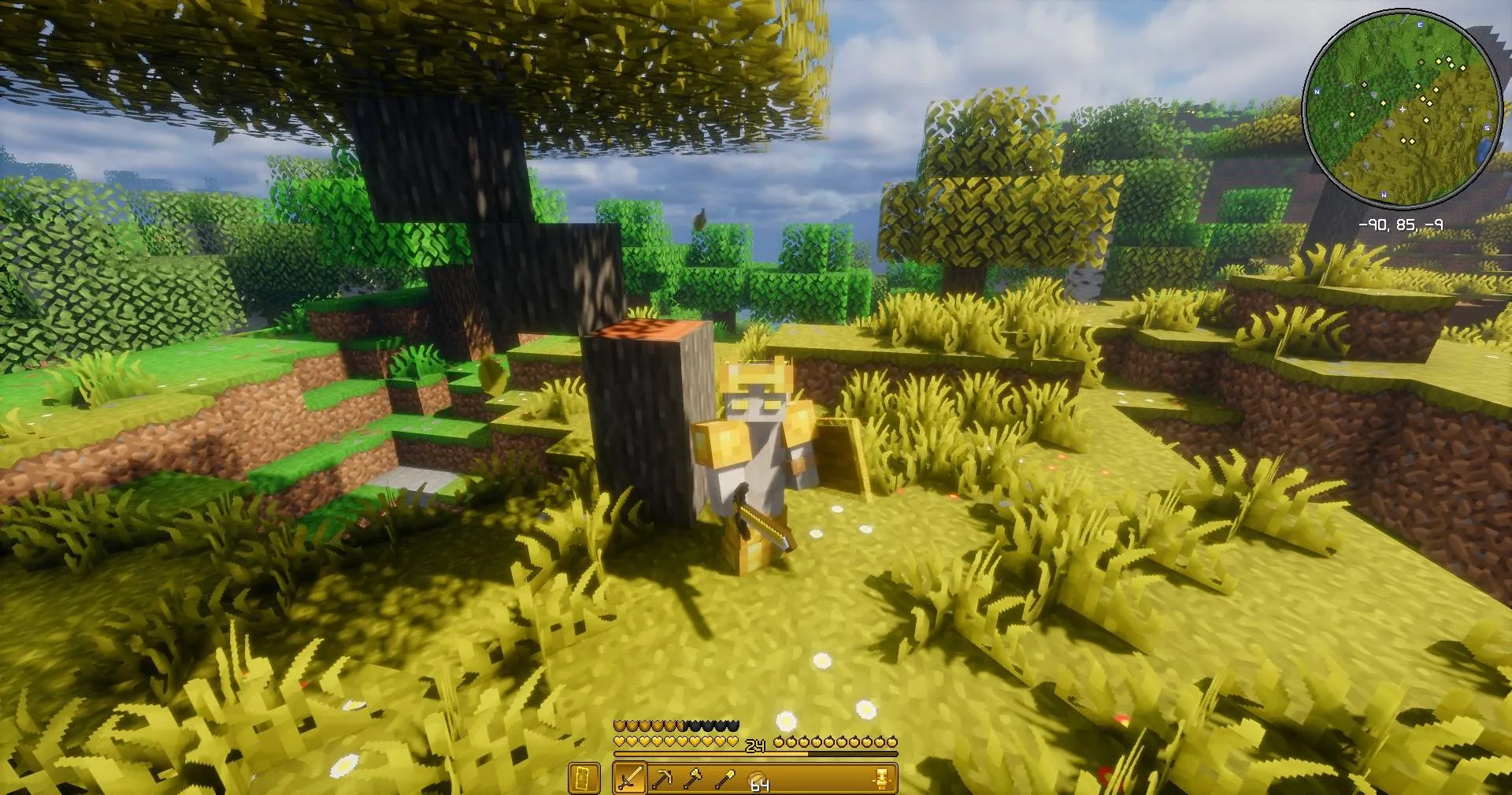Click the coordinates display showing -90, 85, -9

pyautogui.click(x=1401, y=224)
